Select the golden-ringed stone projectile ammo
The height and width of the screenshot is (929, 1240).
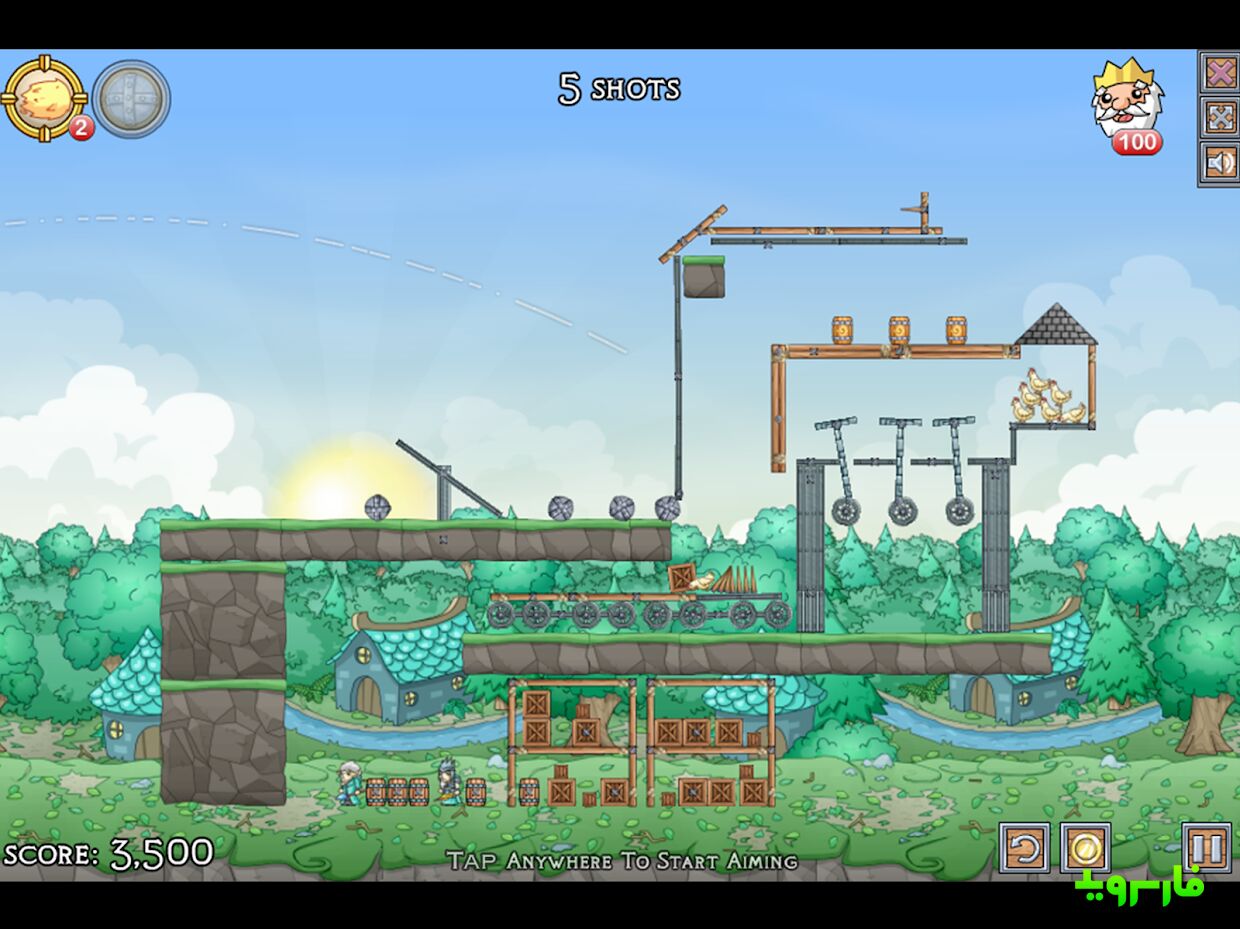click(x=43, y=98)
